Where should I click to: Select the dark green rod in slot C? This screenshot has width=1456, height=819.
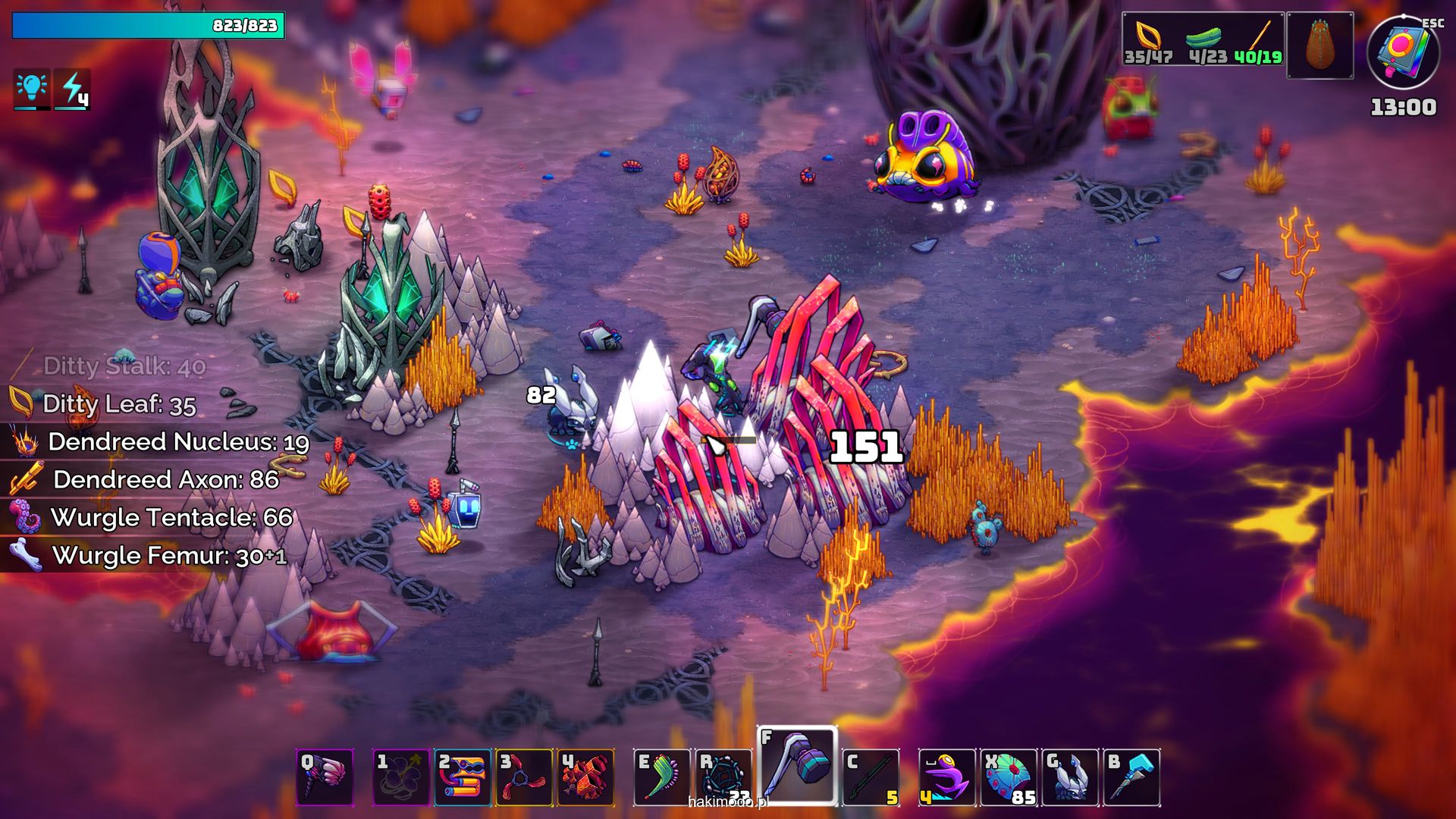pos(871,777)
